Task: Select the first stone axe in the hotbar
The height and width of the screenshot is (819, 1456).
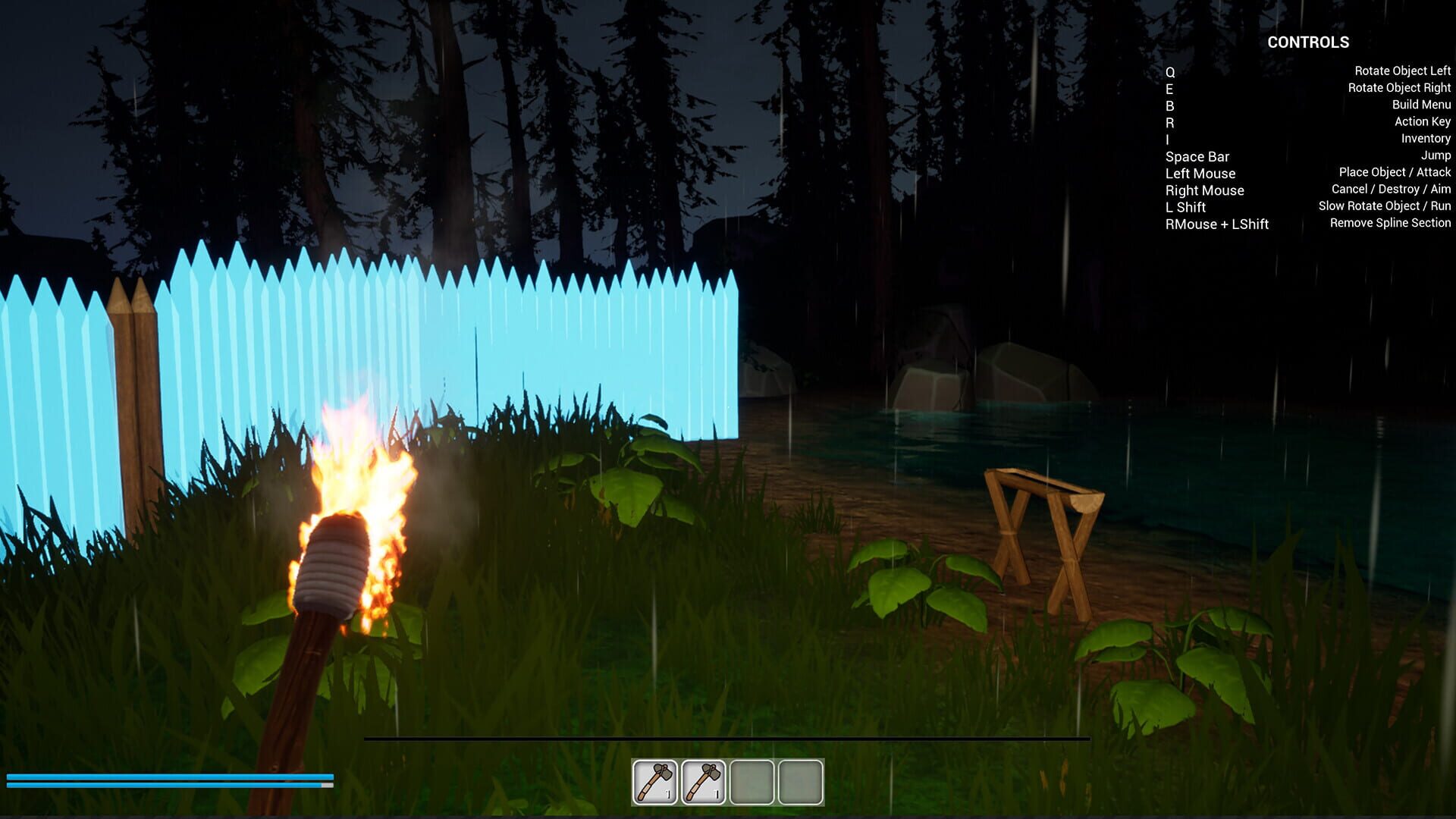Action: [654, 783]
